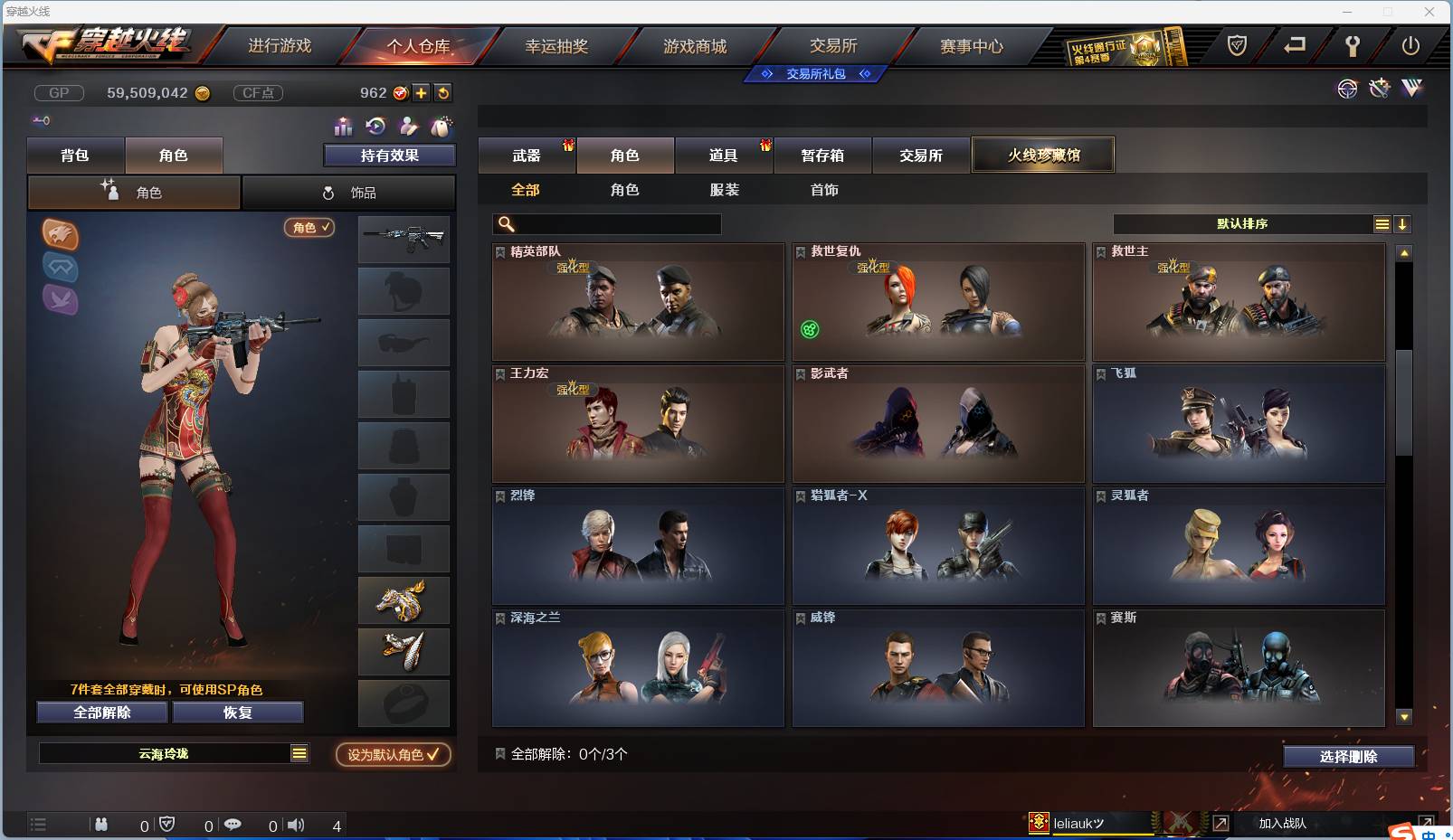The width and height of the screenshot is (1453, 840).
Task: Open the wrench customization icon near top right
Action: click(1379, 89)
